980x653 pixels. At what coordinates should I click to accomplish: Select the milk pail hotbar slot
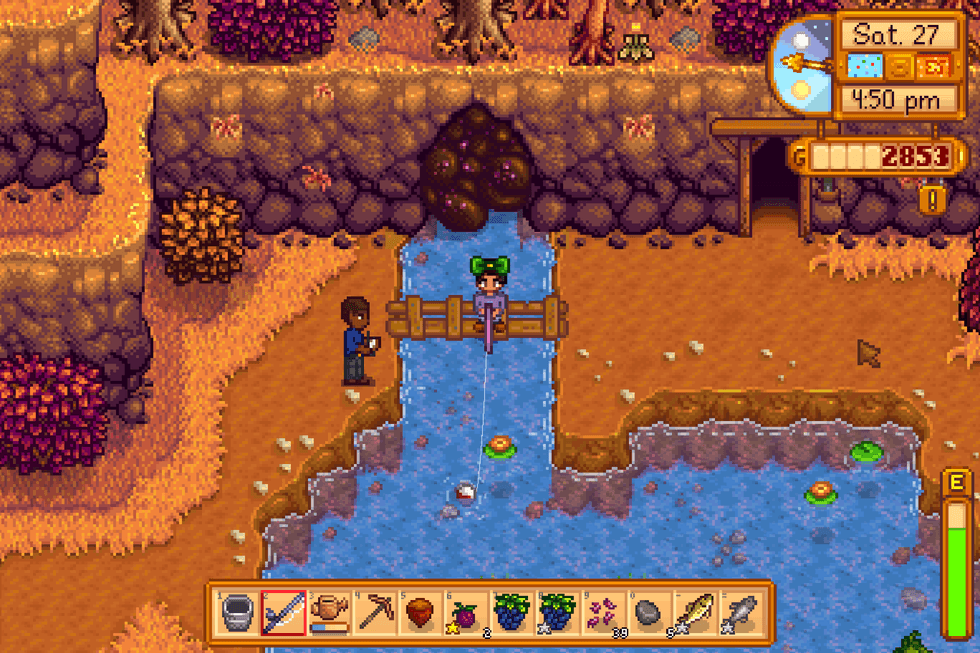(237, 612)
